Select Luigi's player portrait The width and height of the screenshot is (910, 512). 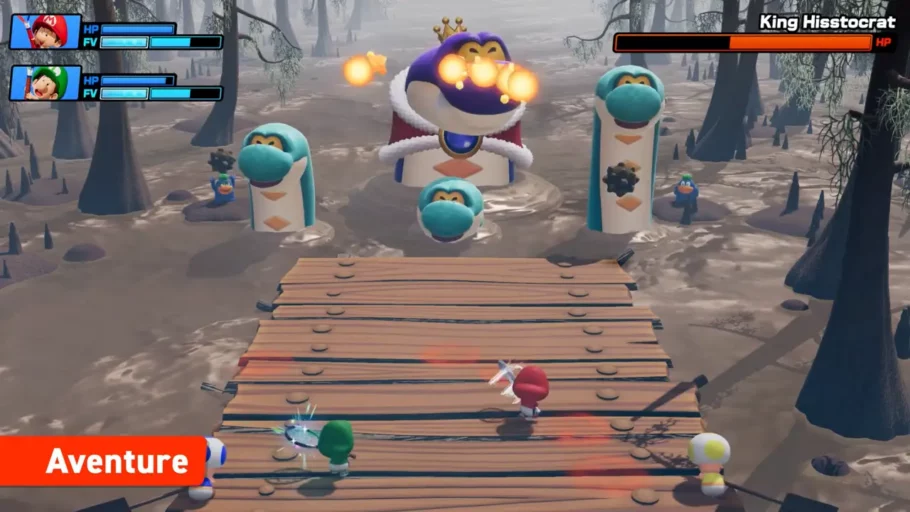point(45,83)
